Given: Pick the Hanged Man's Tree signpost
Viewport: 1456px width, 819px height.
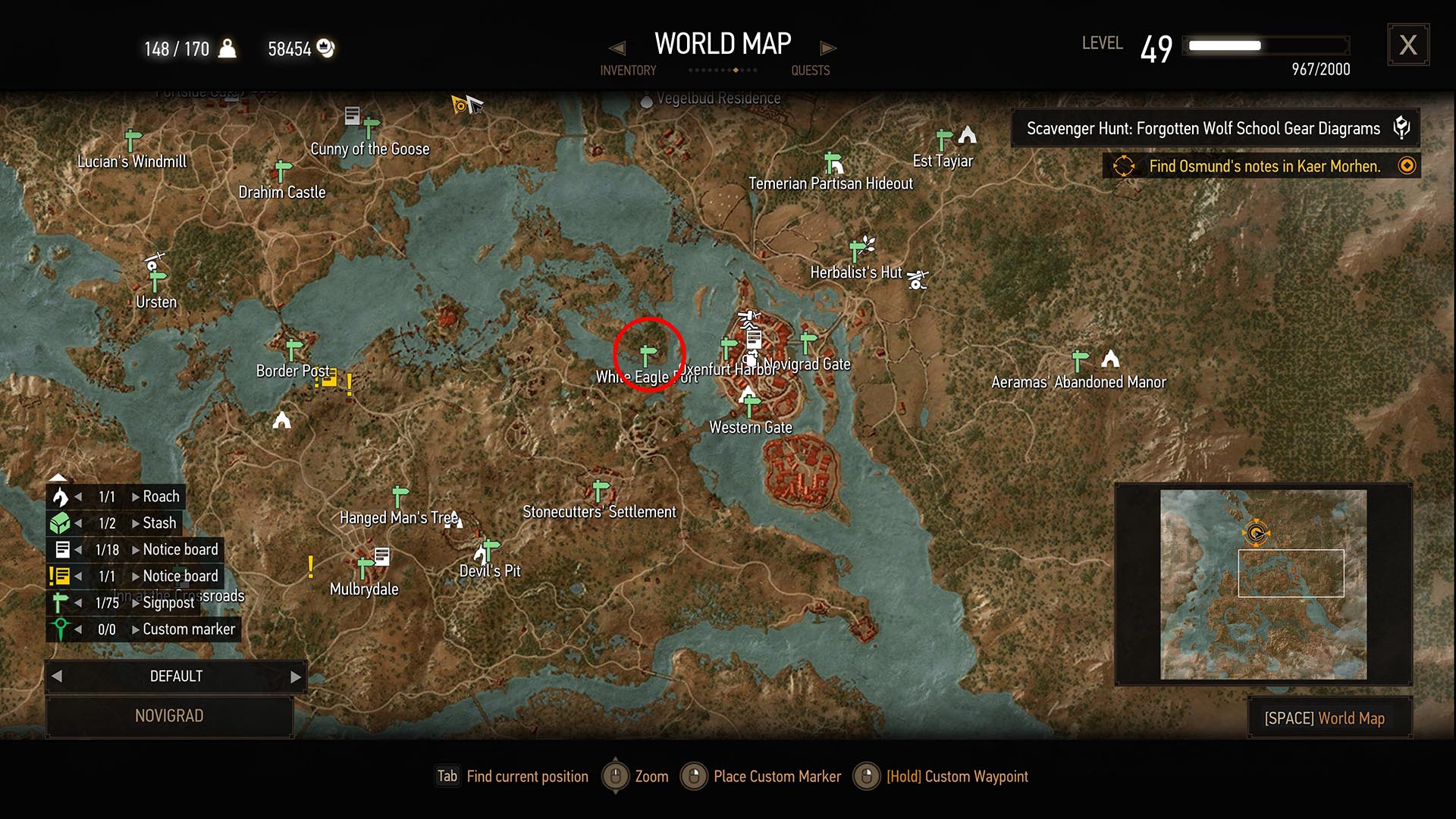Looking at the screenshot, I should tap(400, 496).
